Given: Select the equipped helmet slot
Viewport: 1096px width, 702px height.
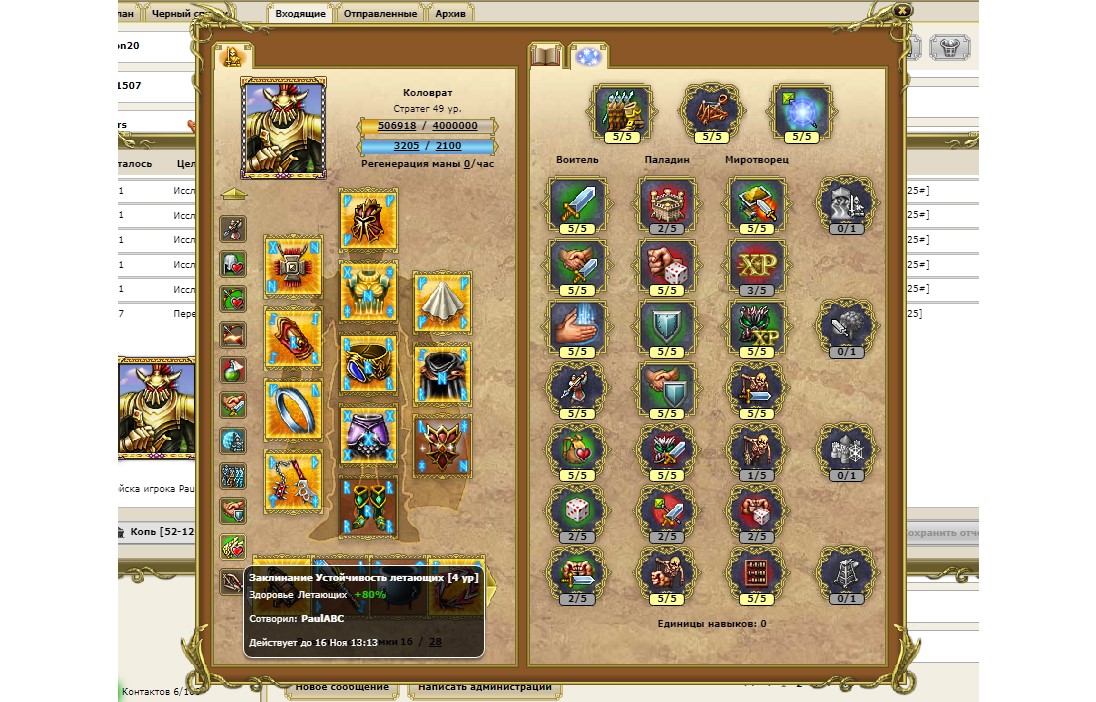Looking at the screenshot, I should [x=368, y=219].
